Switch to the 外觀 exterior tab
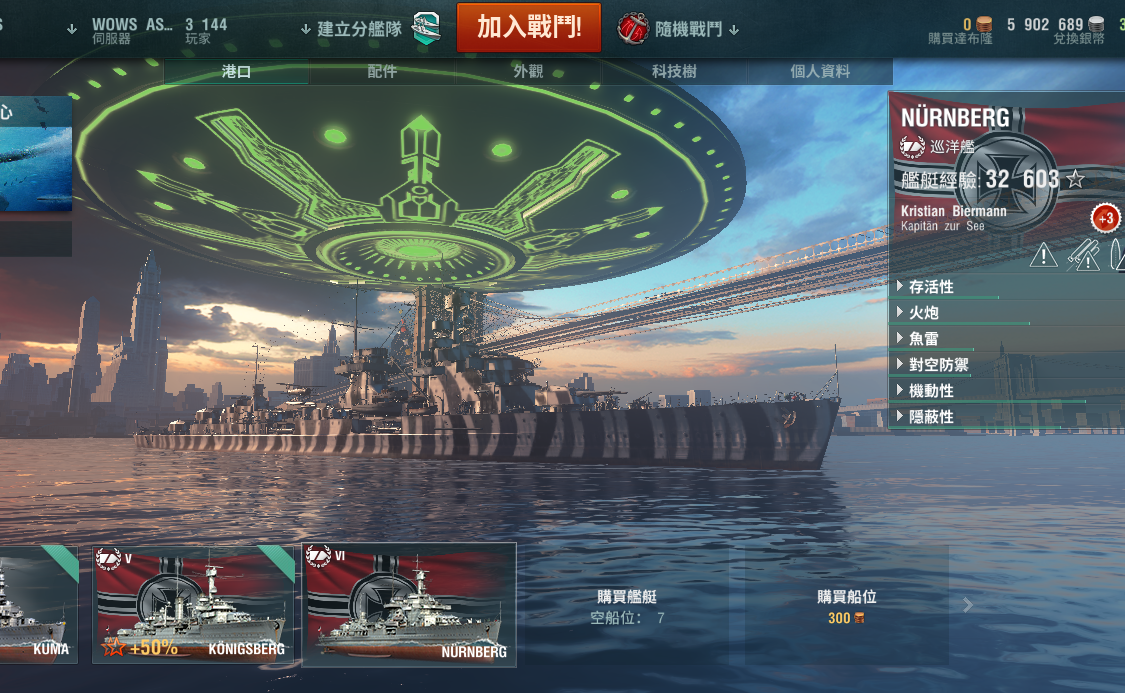The image size is (1125, 693). 528,71
